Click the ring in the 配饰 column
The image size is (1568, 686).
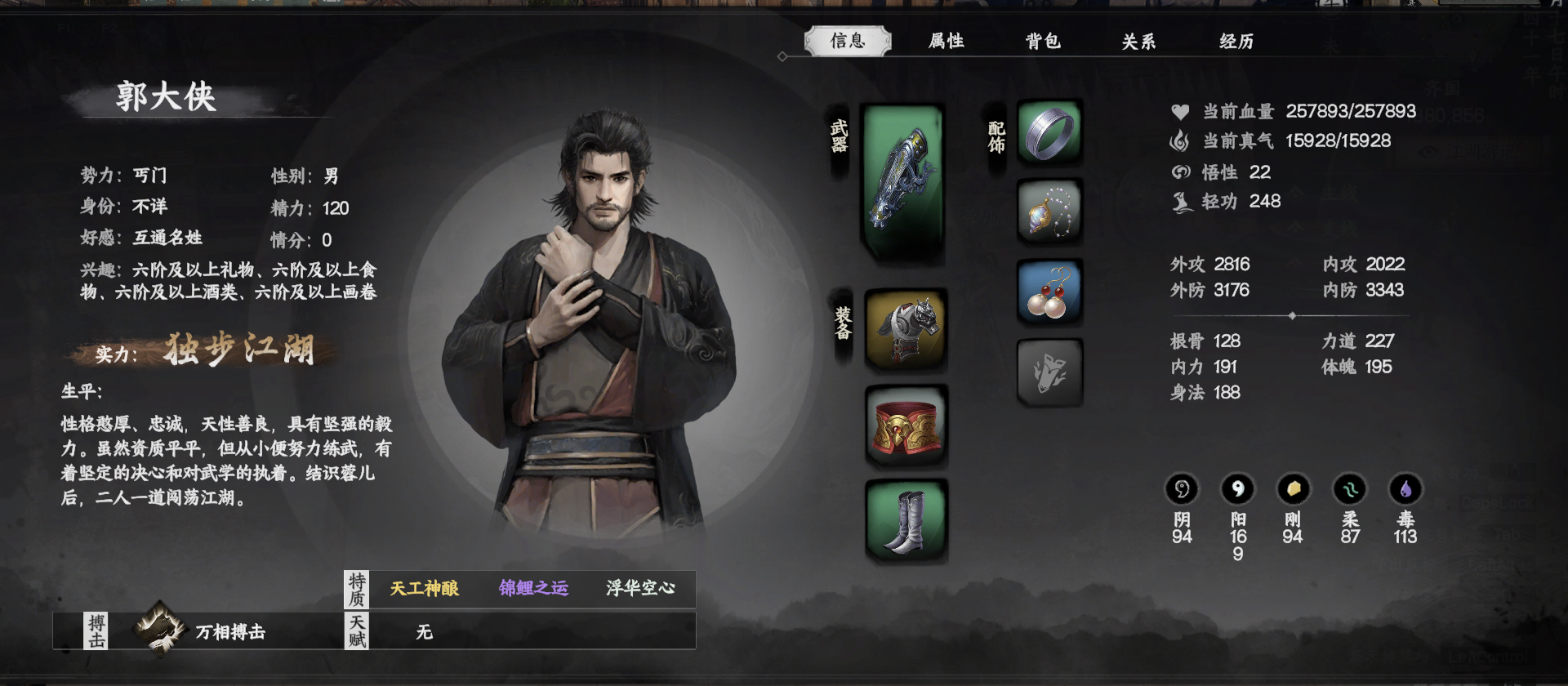[1049, 135]
